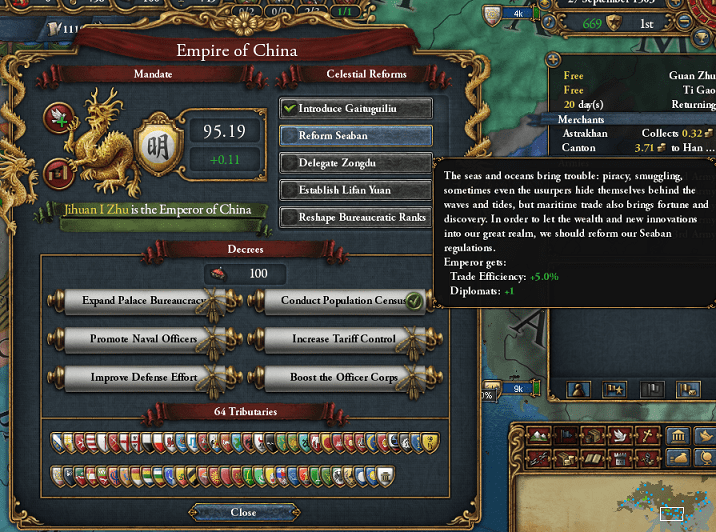This screenshot has width=716, height=532.
Task: Close the Empire of China window
Action: [243, 512]
